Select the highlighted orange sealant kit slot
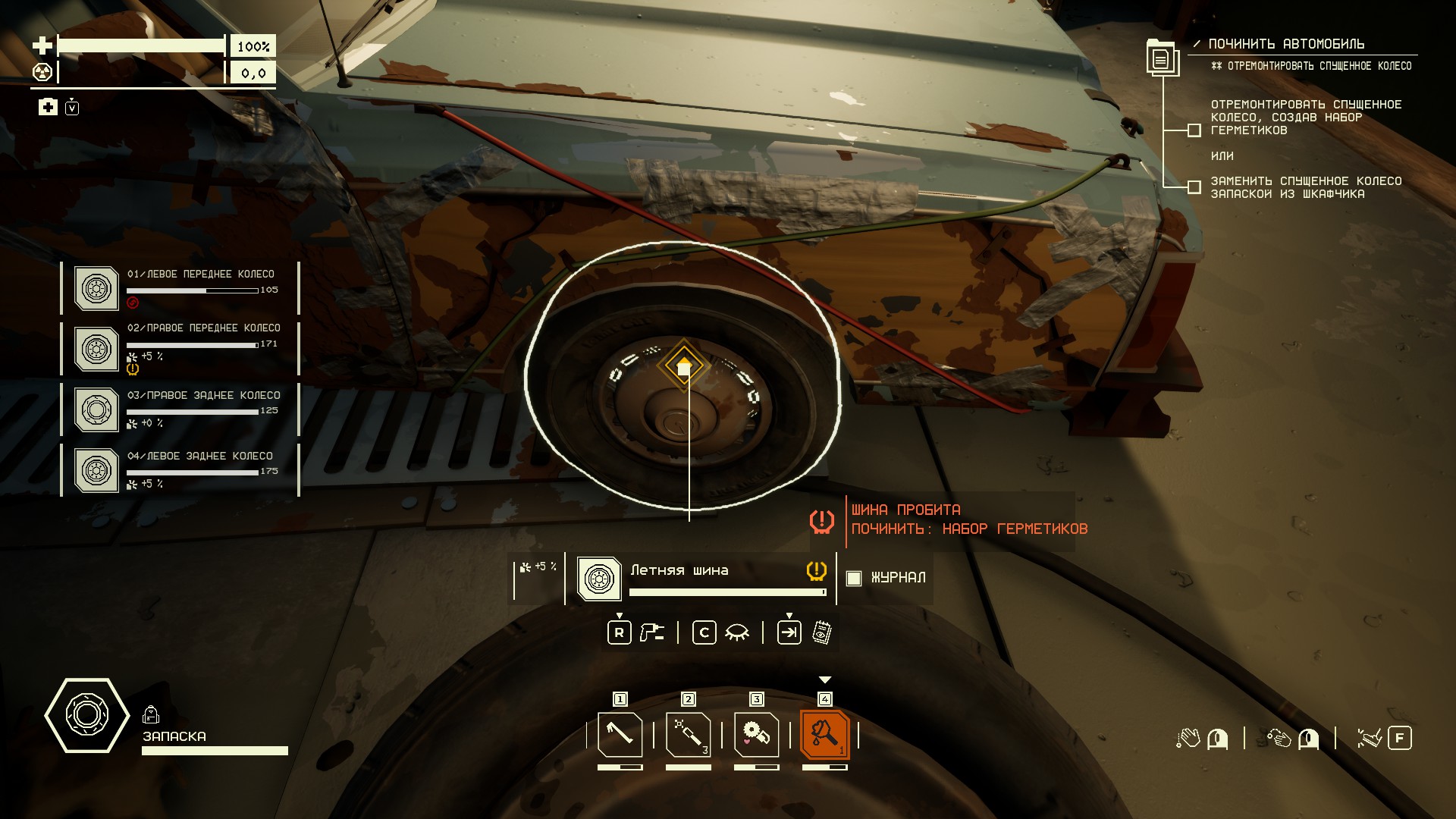1456x819 pixels. click(824, 734)
